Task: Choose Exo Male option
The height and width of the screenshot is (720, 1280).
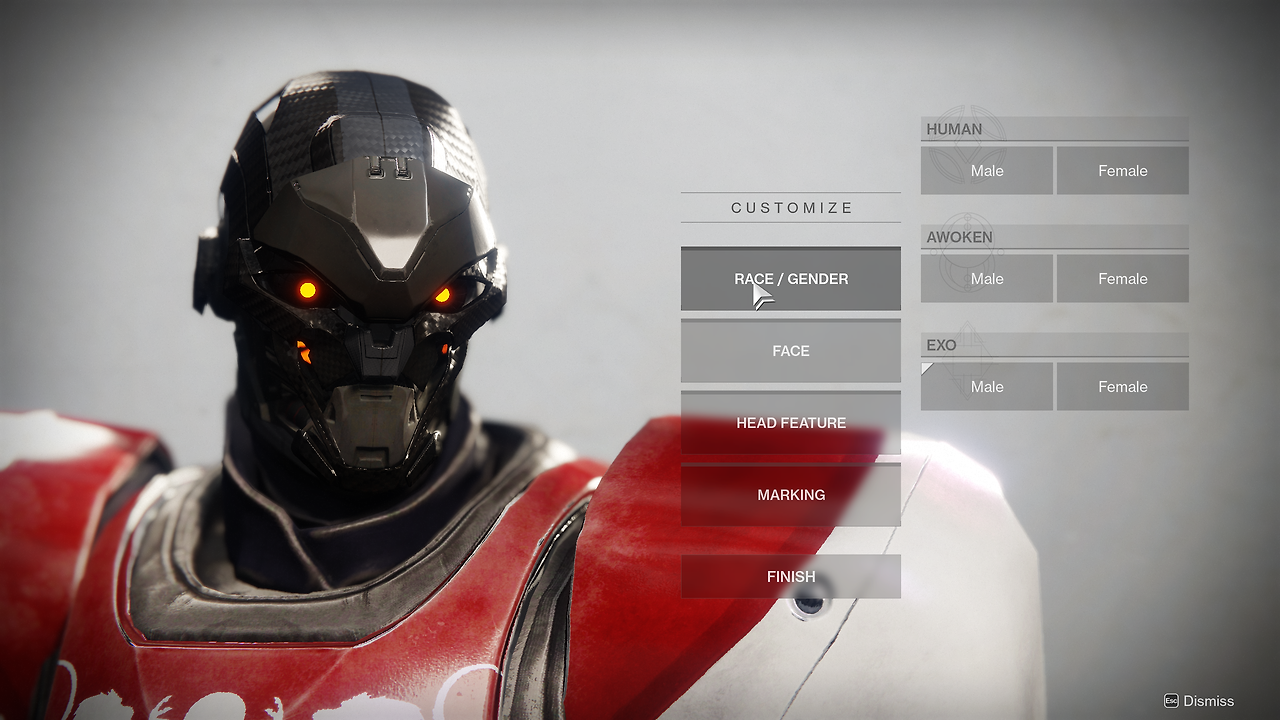Action: [986, 387]
